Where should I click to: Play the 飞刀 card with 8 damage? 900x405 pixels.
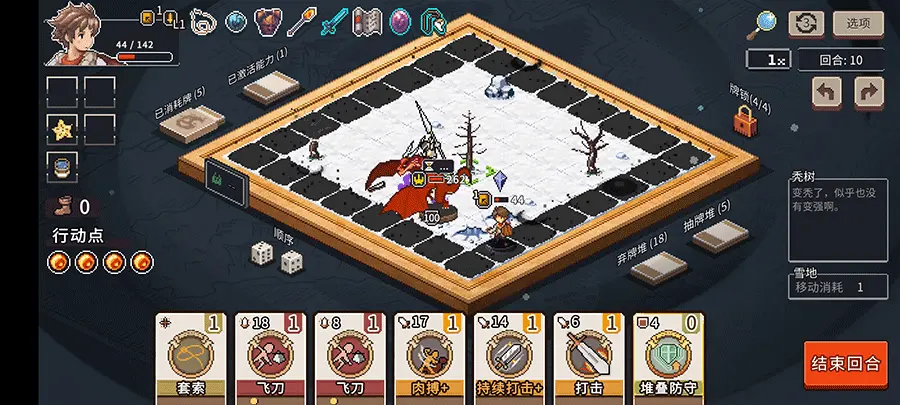pyautogui.click(x=349, y=357)
